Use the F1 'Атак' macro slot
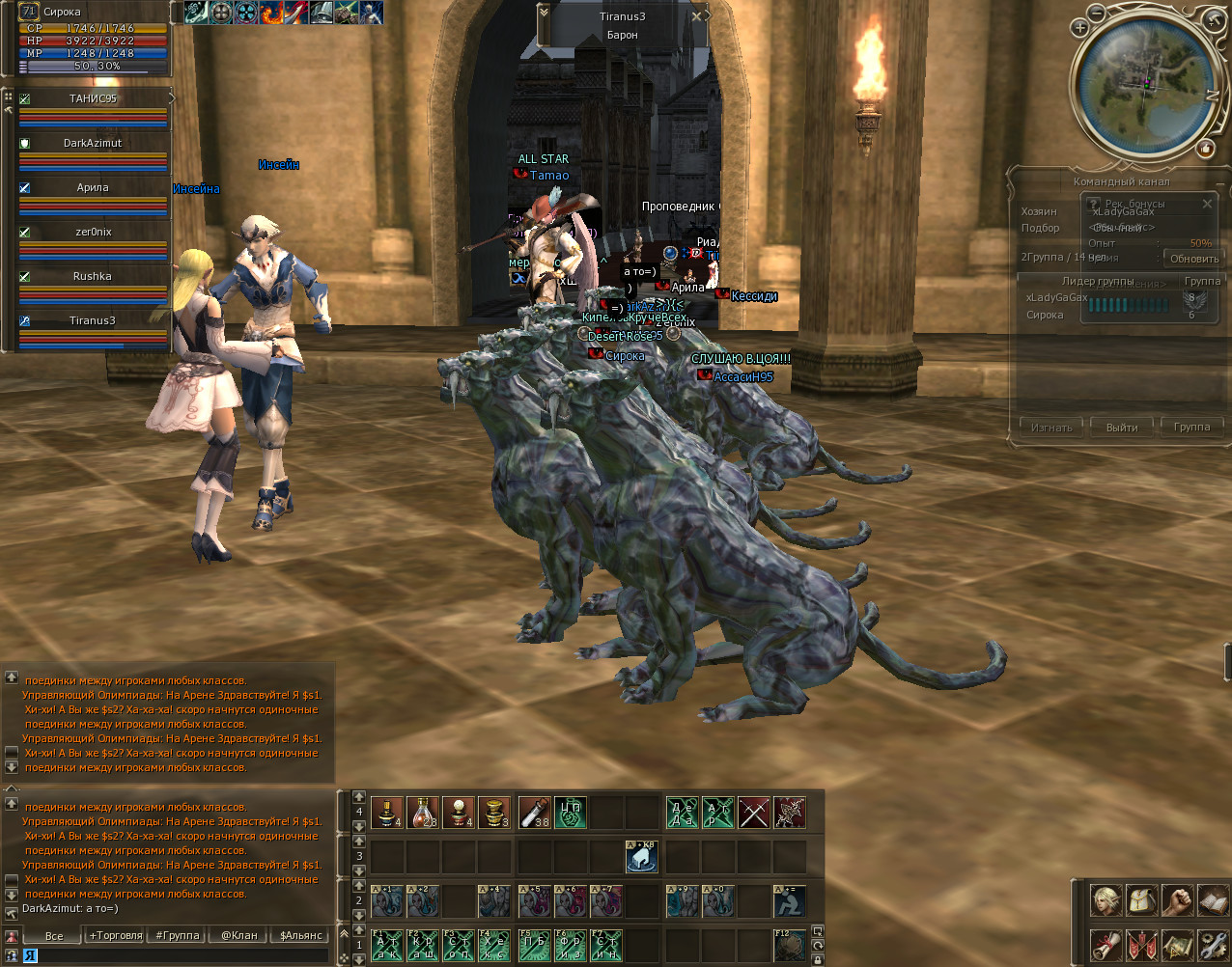Viewport: 1232px width, 967px height. [386, 946]
